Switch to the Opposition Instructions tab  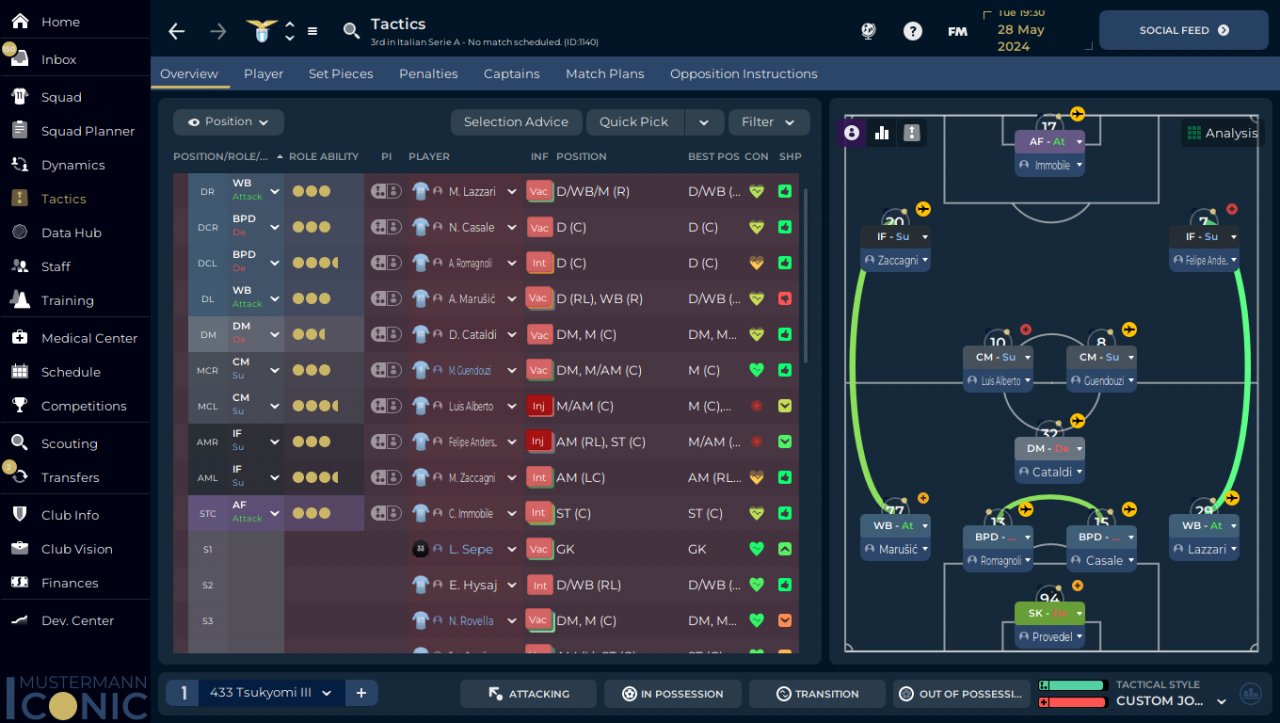[x=743, y=74]
